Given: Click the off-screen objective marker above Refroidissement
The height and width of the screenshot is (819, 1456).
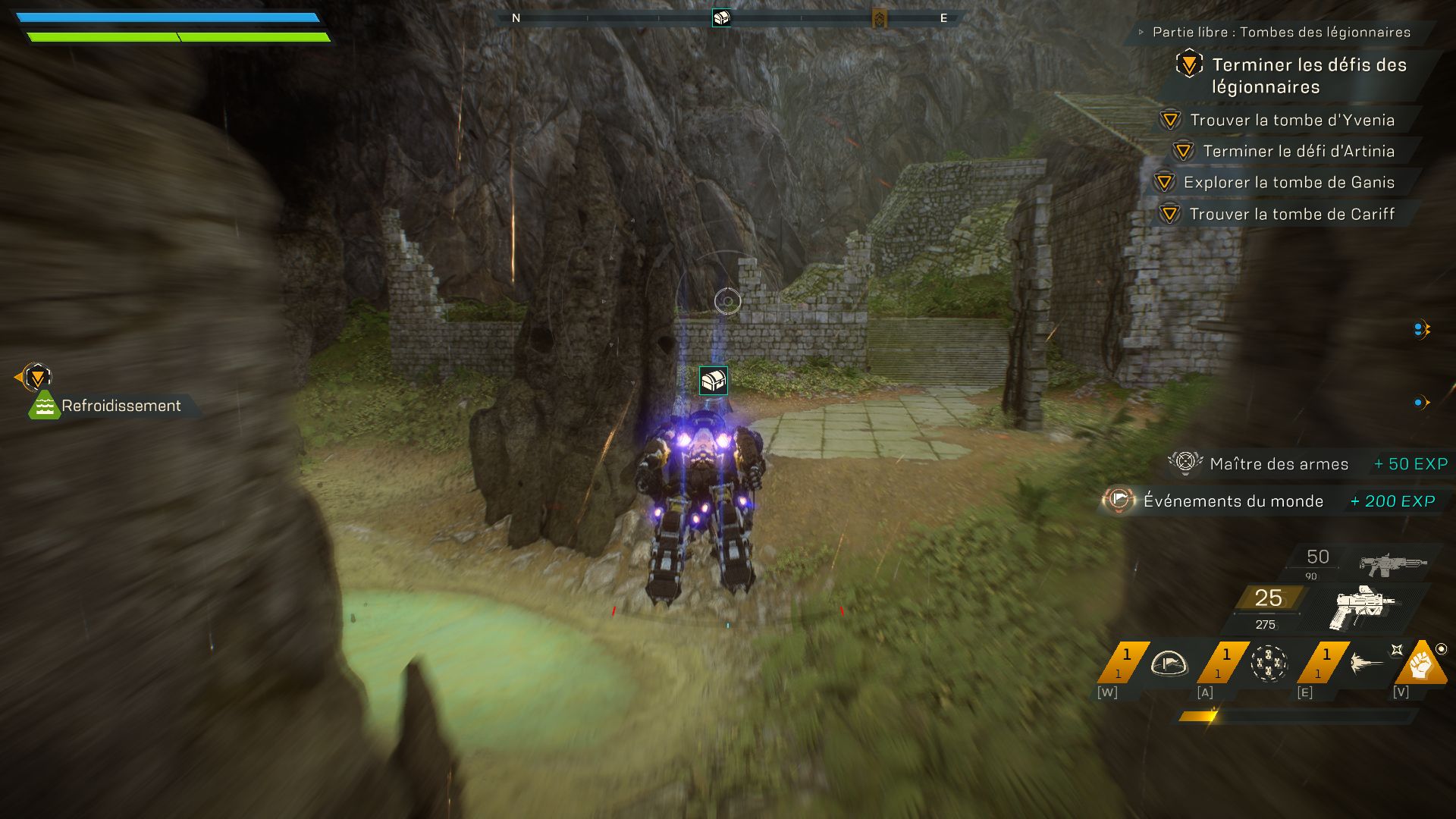Looking at the screenshot, I should click(36, 376).
